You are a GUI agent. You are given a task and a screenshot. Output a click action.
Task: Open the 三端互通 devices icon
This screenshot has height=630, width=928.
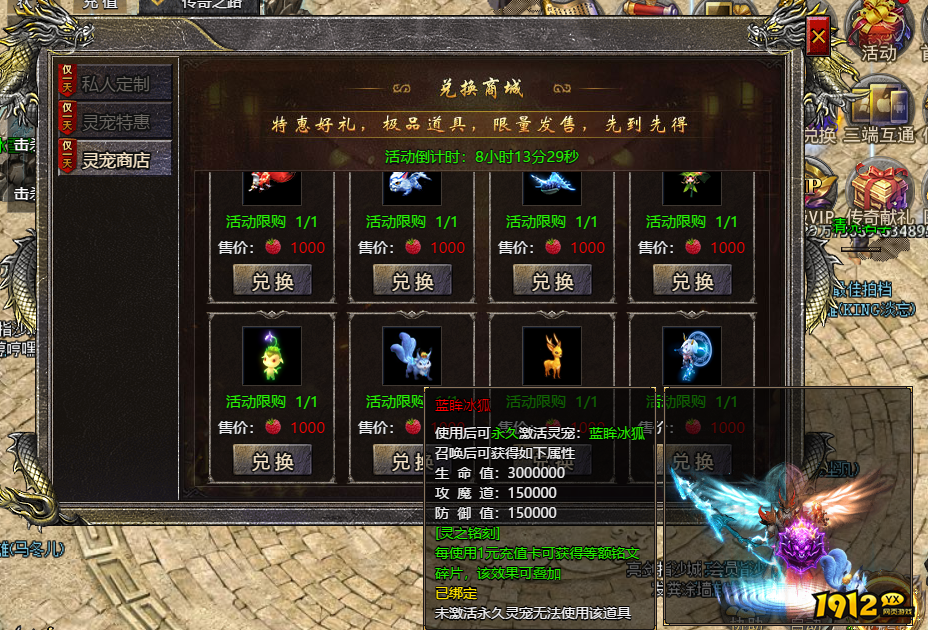point(879,107)
